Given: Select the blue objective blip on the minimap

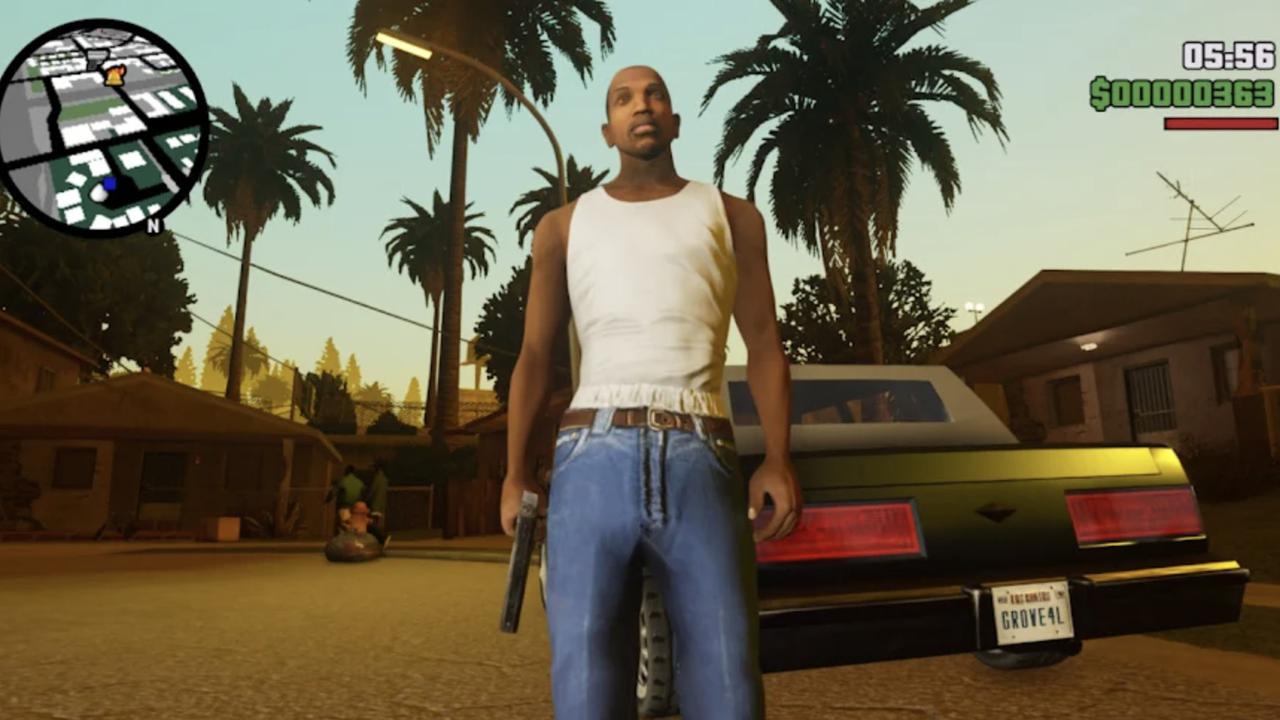Looking at the screenshot, I should (x=110, y=183).
